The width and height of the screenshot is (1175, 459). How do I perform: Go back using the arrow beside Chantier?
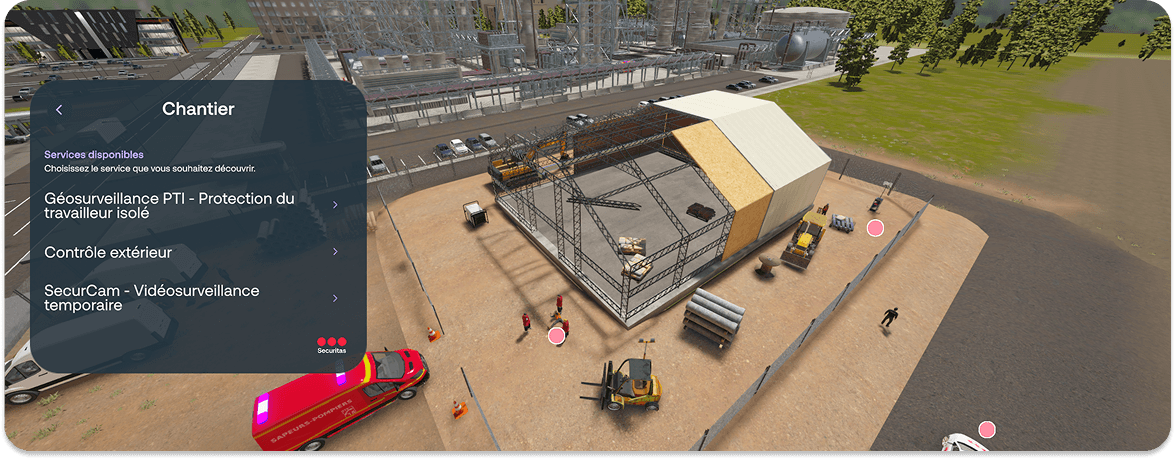[59, 110]
